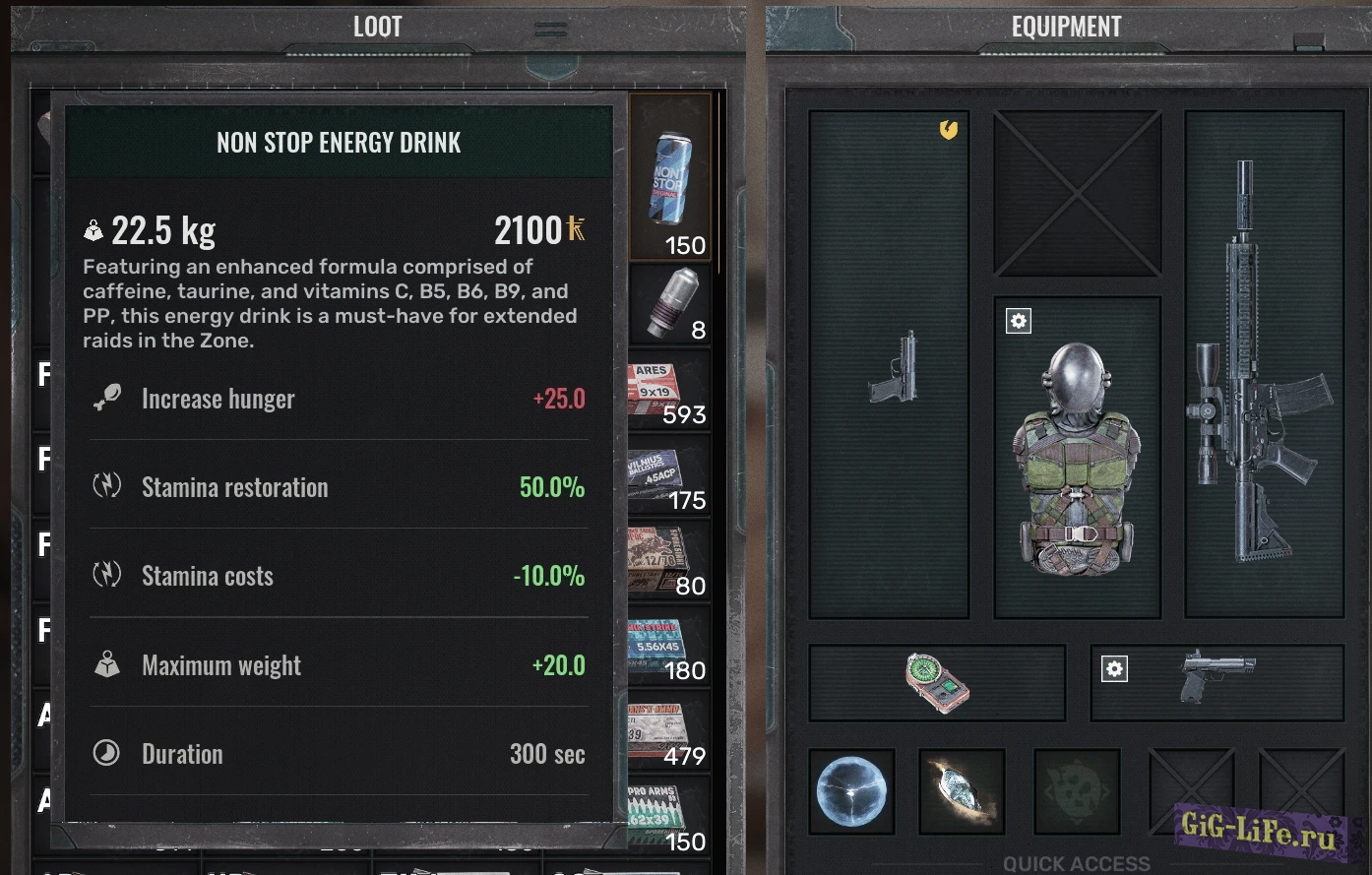Screen dimensions: 1372x875
Task: Select the ARES 9x19 ammo box
Action: [669, 391]
